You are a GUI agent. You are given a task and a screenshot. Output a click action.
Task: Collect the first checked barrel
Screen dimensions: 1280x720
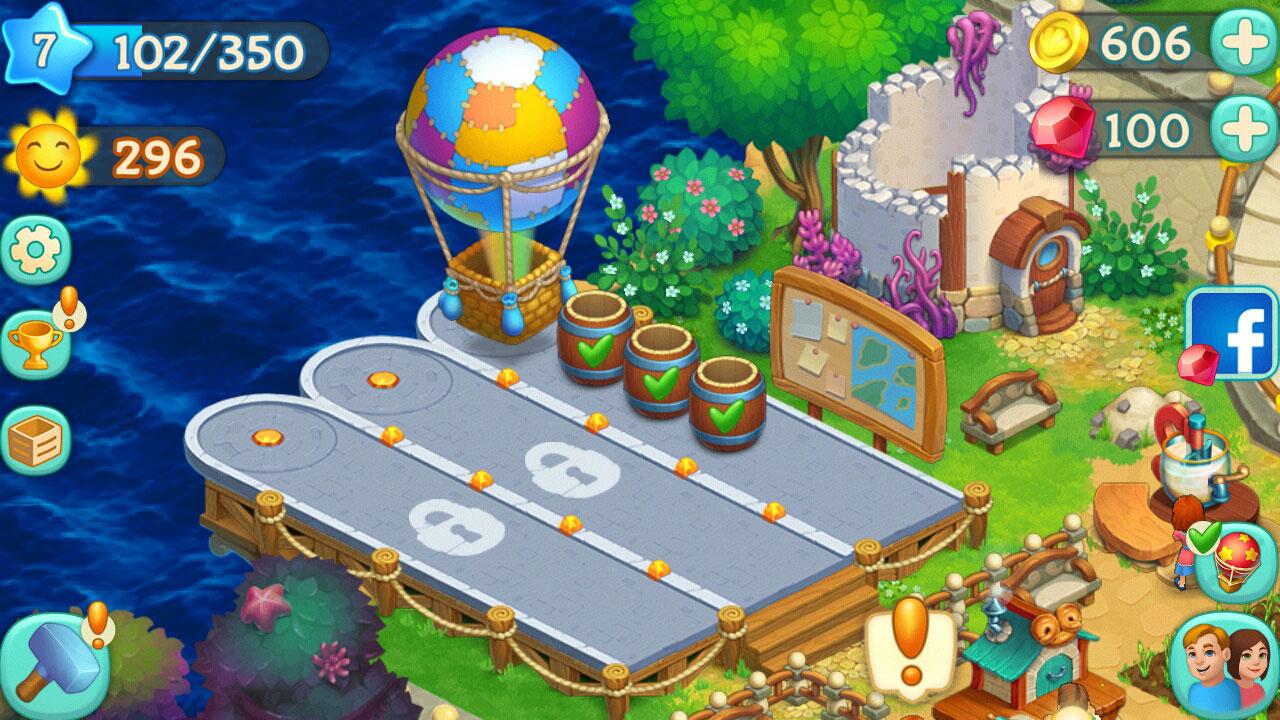pyautogui.click(x=596, y=345)
